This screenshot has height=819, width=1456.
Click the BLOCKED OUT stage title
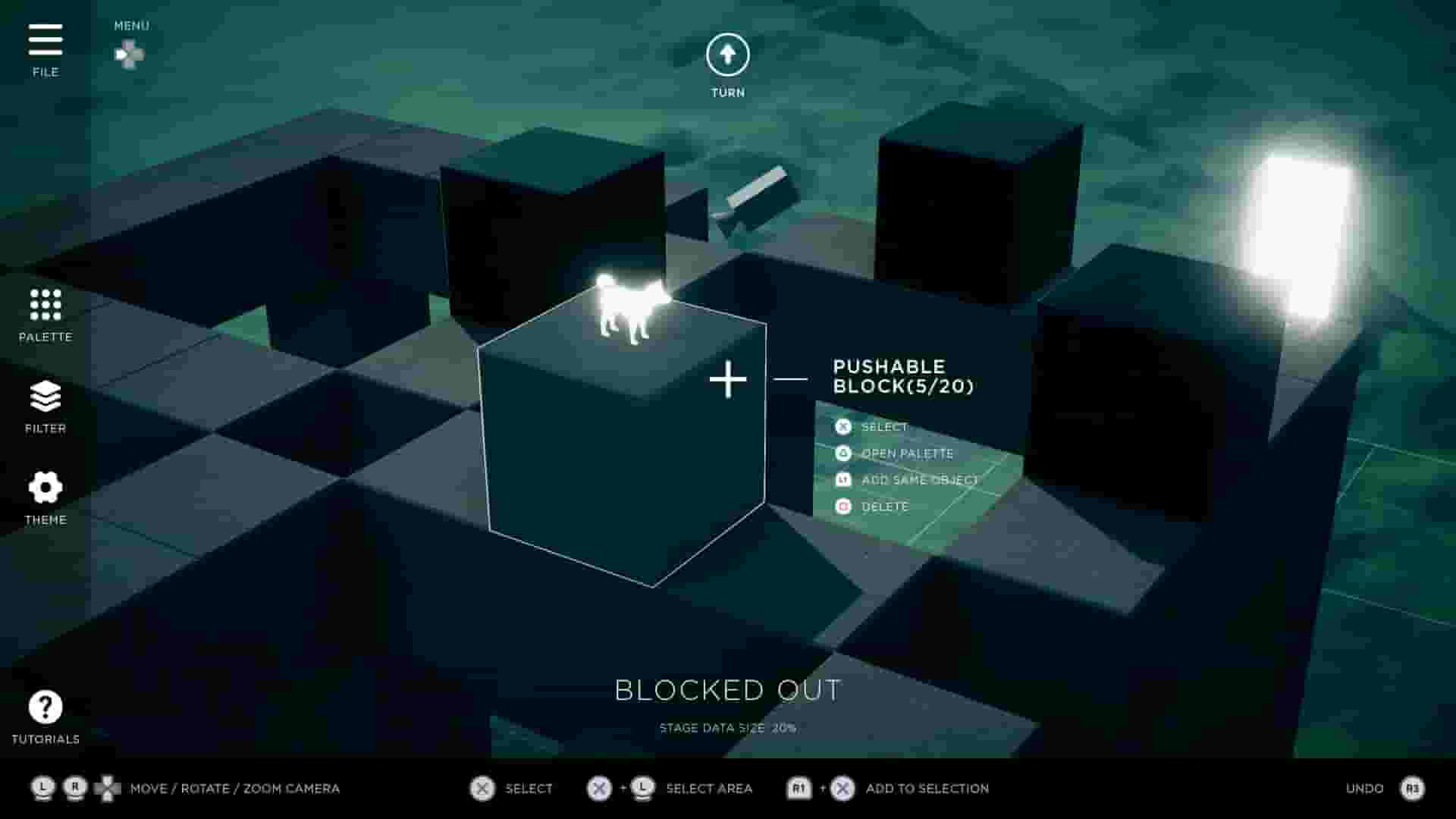pyautogui.click(x=730, y=690)
